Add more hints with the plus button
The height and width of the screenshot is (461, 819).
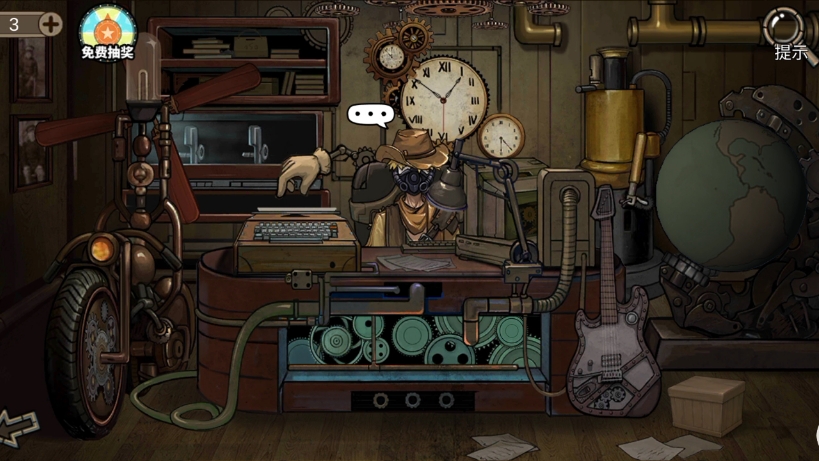pyautogui.click(x=50, y=23)
